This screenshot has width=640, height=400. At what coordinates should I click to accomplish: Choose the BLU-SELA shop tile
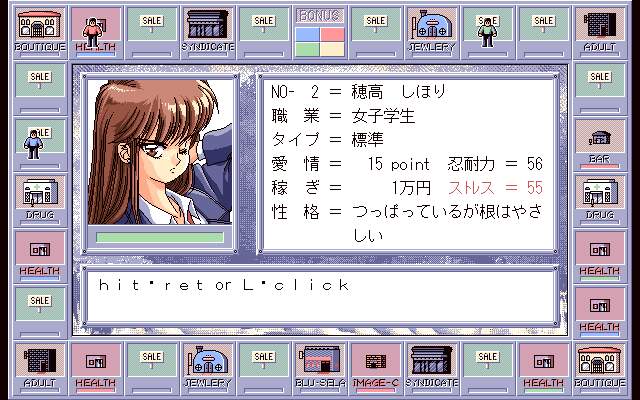[320, 367]
